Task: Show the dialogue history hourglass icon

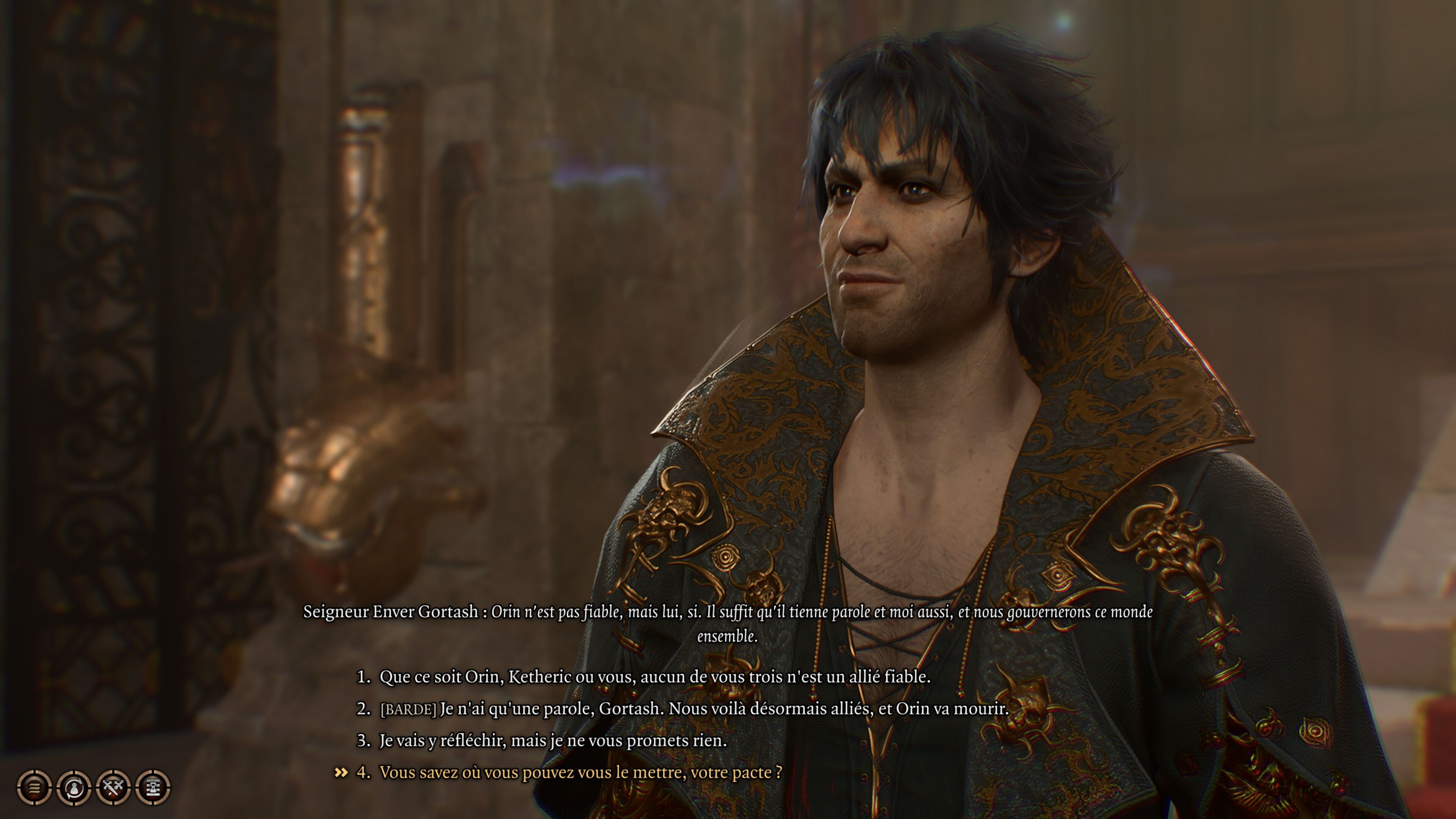Action: pos(153,787)
